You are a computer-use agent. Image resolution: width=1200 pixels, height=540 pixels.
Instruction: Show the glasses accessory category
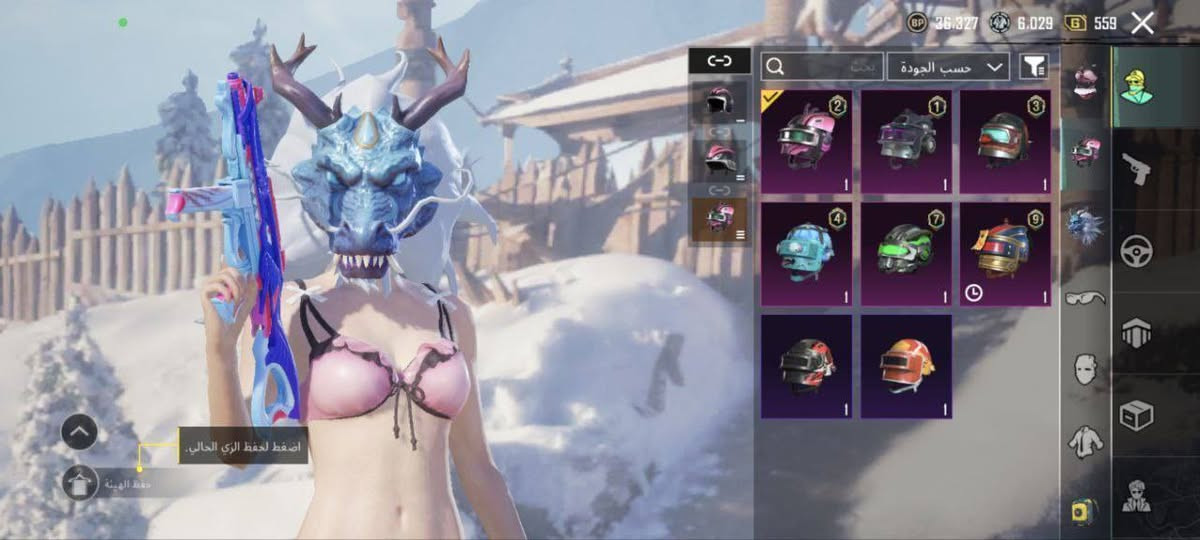tap(1086, 297)
